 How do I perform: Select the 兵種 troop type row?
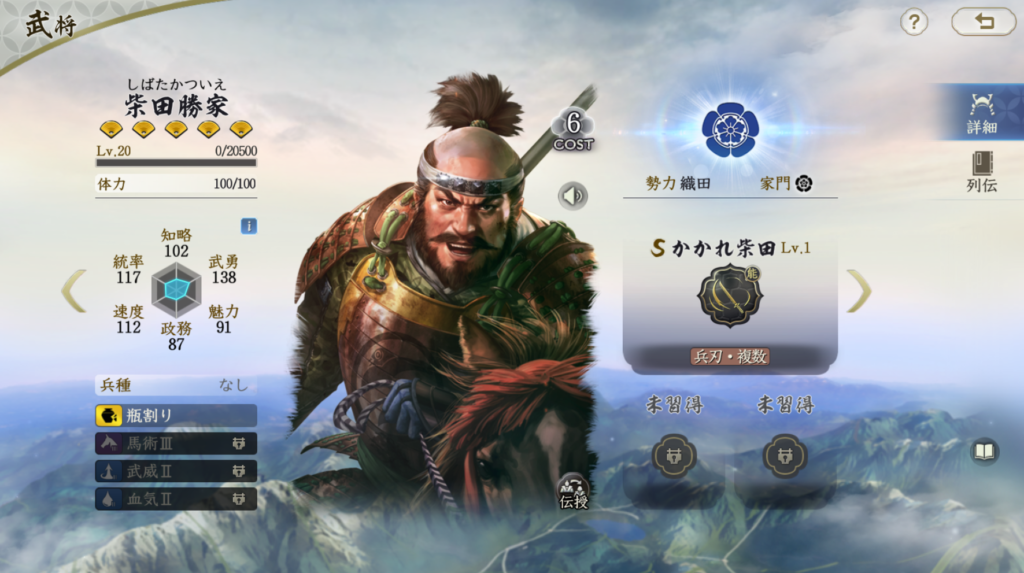(176, 385)
